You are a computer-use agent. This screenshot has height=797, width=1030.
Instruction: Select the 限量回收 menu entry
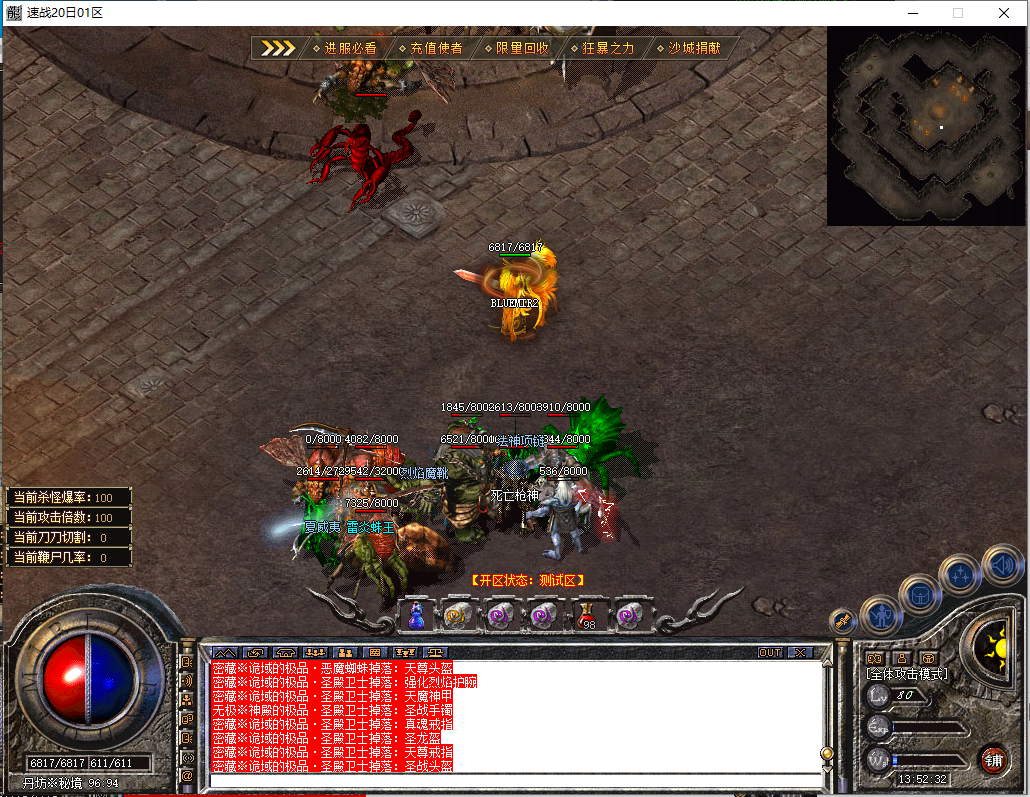tap(516, 48)
